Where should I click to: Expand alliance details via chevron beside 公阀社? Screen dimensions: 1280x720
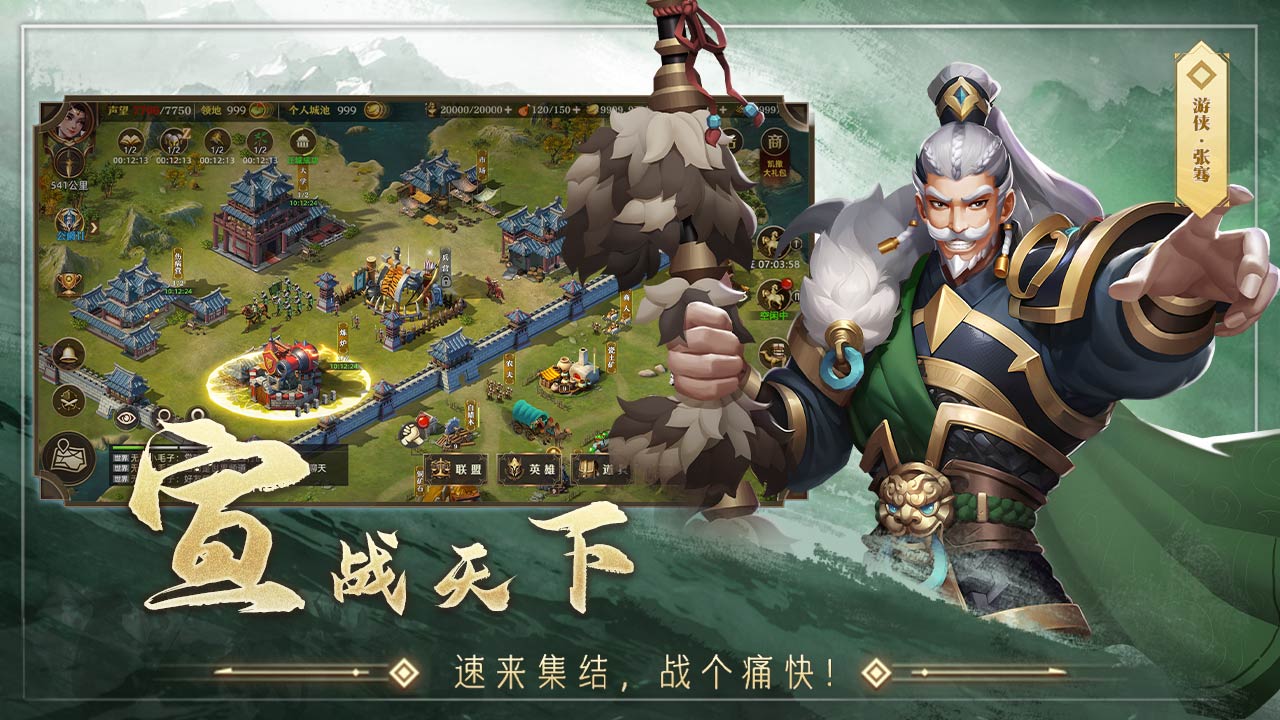click(x=93, y=225)
